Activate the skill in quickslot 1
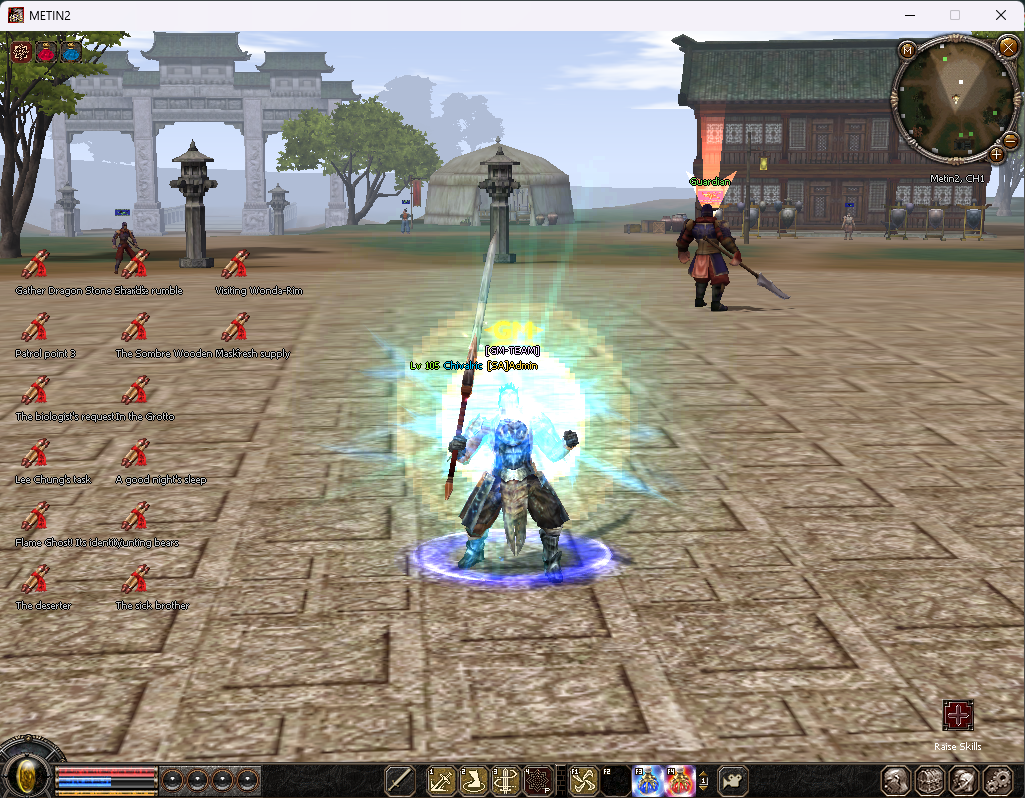 (442, 780)
